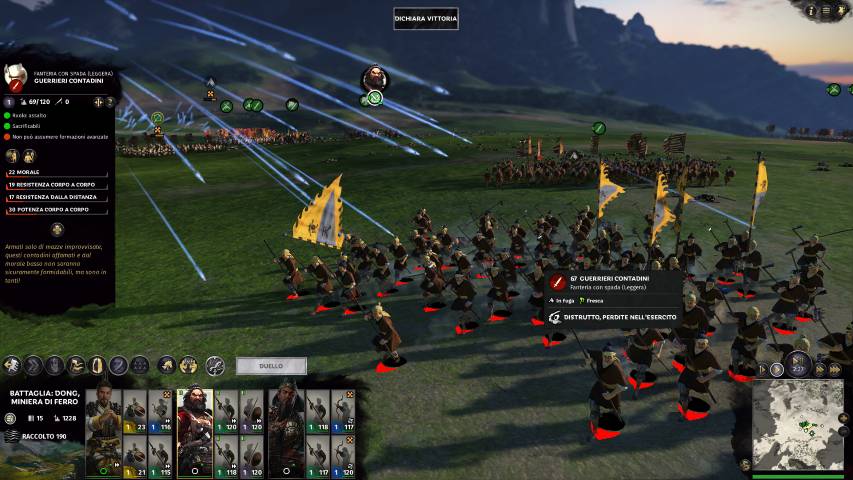Viewport: 853px width, 480px height.
Task: Click the Dichiara Vittoria button
Action: click(x=426, y=18)
